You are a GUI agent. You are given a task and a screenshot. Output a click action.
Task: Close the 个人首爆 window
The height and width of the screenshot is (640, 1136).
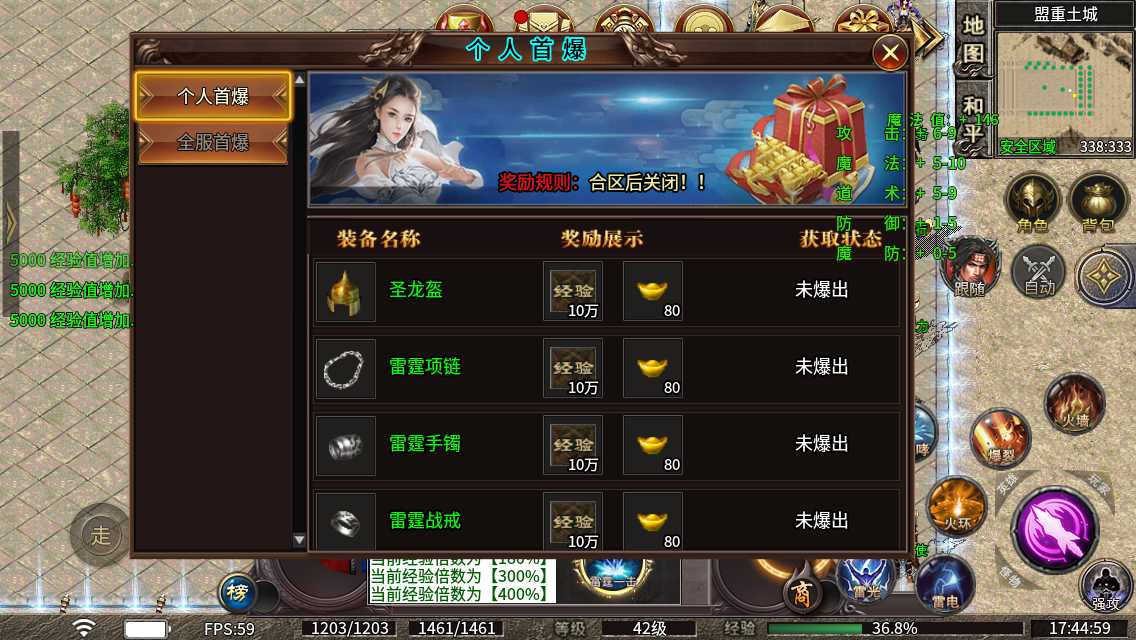point(889,53)
